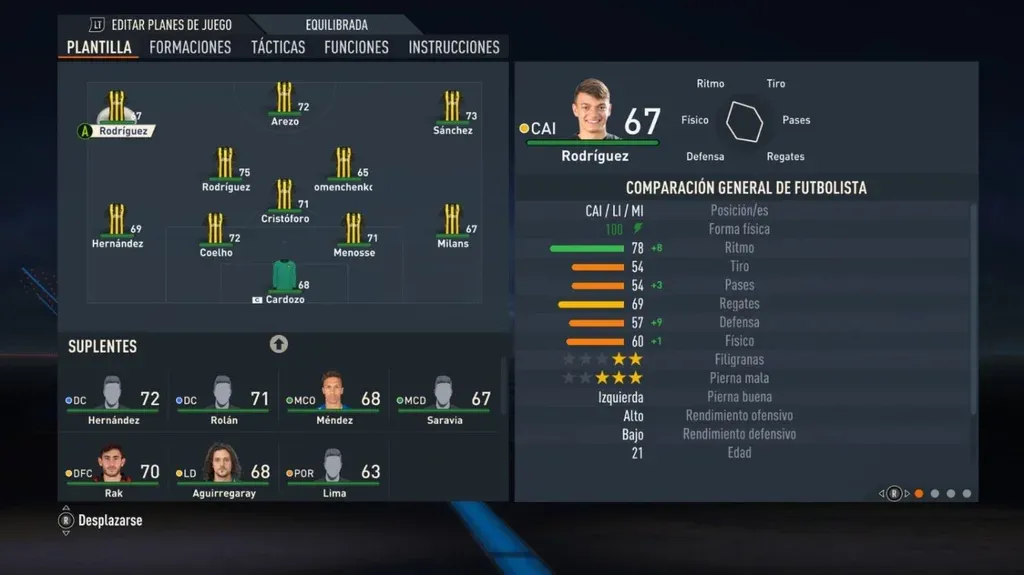Screen dimensions: 1024x575
Task: Select goalkeeper Cardozo
Action: pos(285,280)
